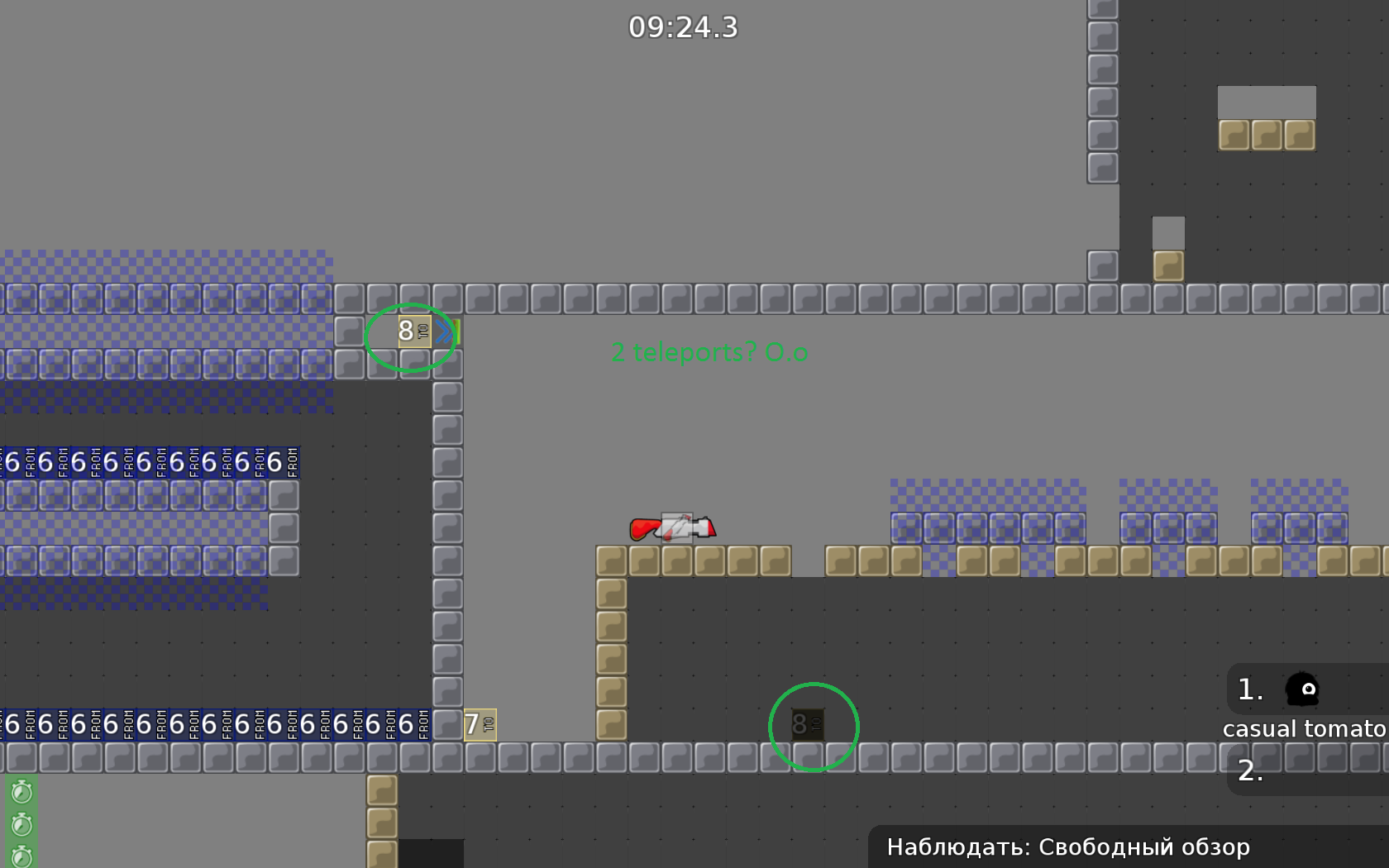Switch to the '1.' ranking entry
The image size is (1389, 868).
tap(1251, 689)
